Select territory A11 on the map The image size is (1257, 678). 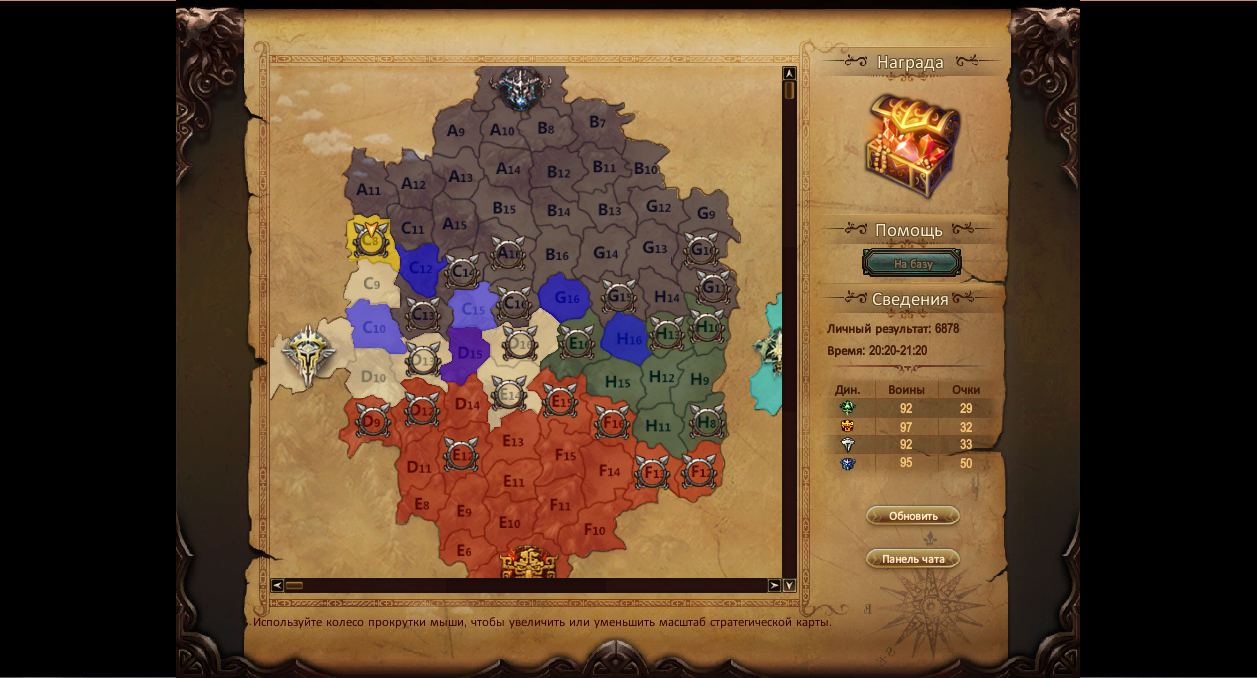click(x=368, y=188)
